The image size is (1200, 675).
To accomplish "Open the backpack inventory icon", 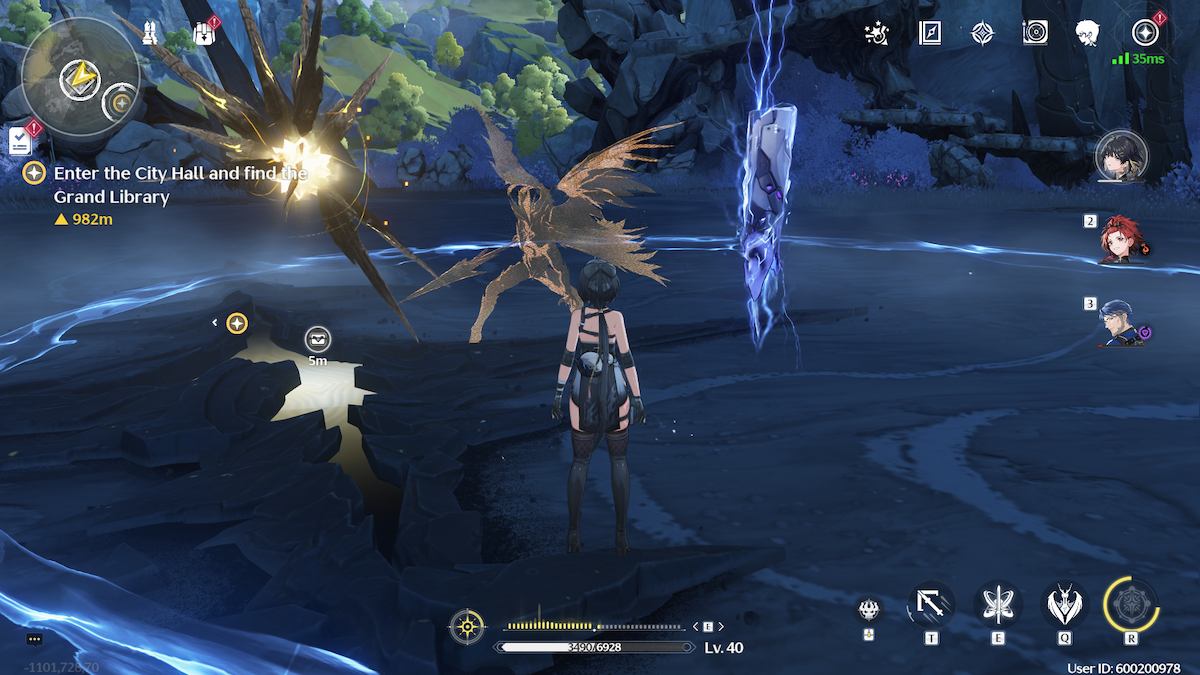I will 205,35.
